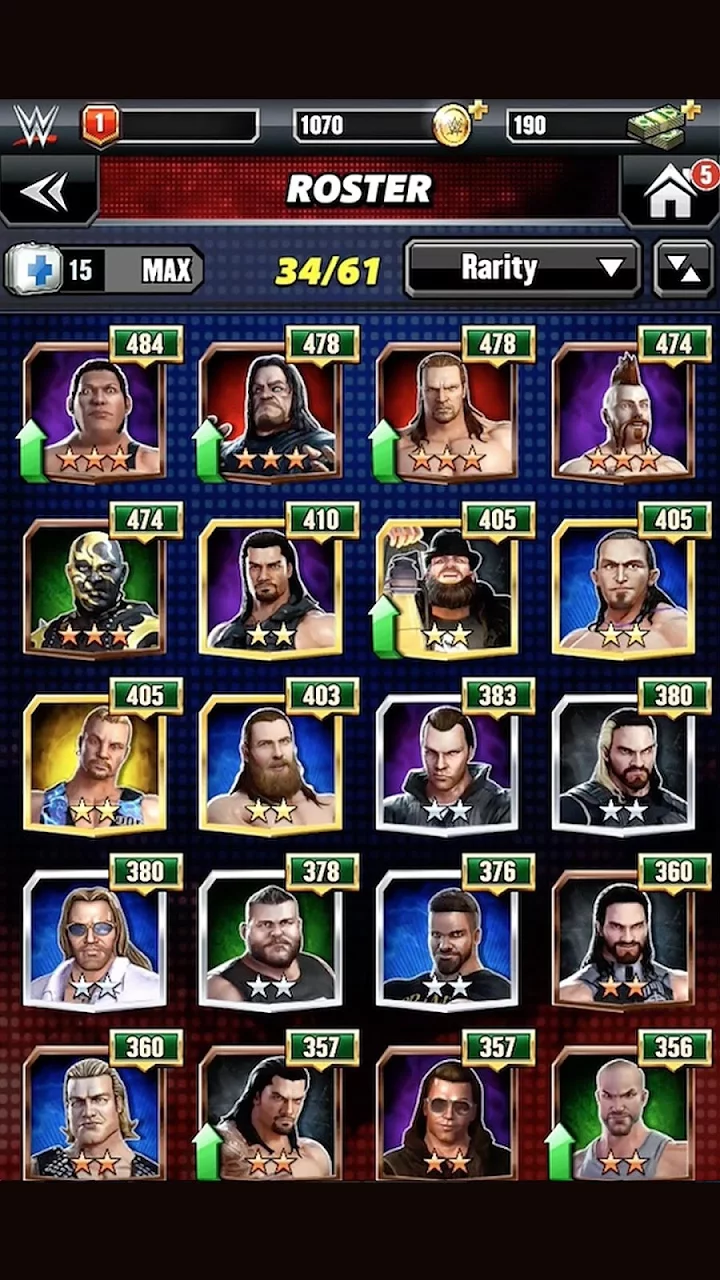This screenshot has width=720, height=1280.
Task: Open the Rarity sort dropdown
Action: [x=522, y=268]
